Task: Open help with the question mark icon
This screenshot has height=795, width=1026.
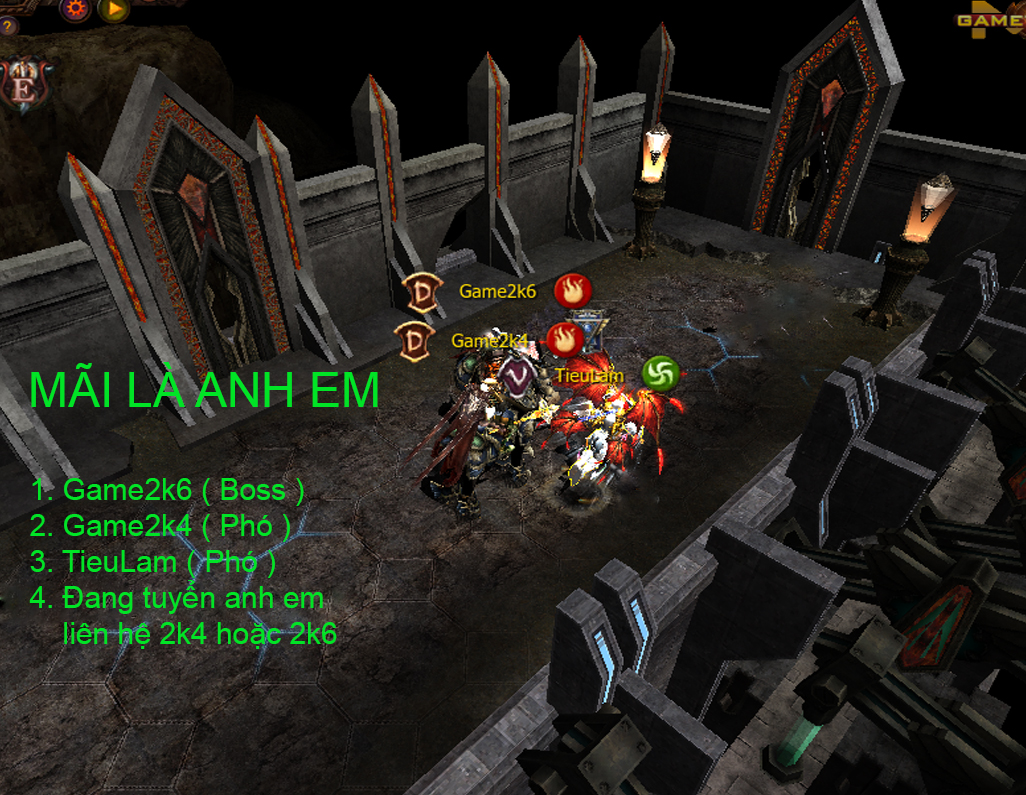Action: pyautogui.click(x=9, y=26)
